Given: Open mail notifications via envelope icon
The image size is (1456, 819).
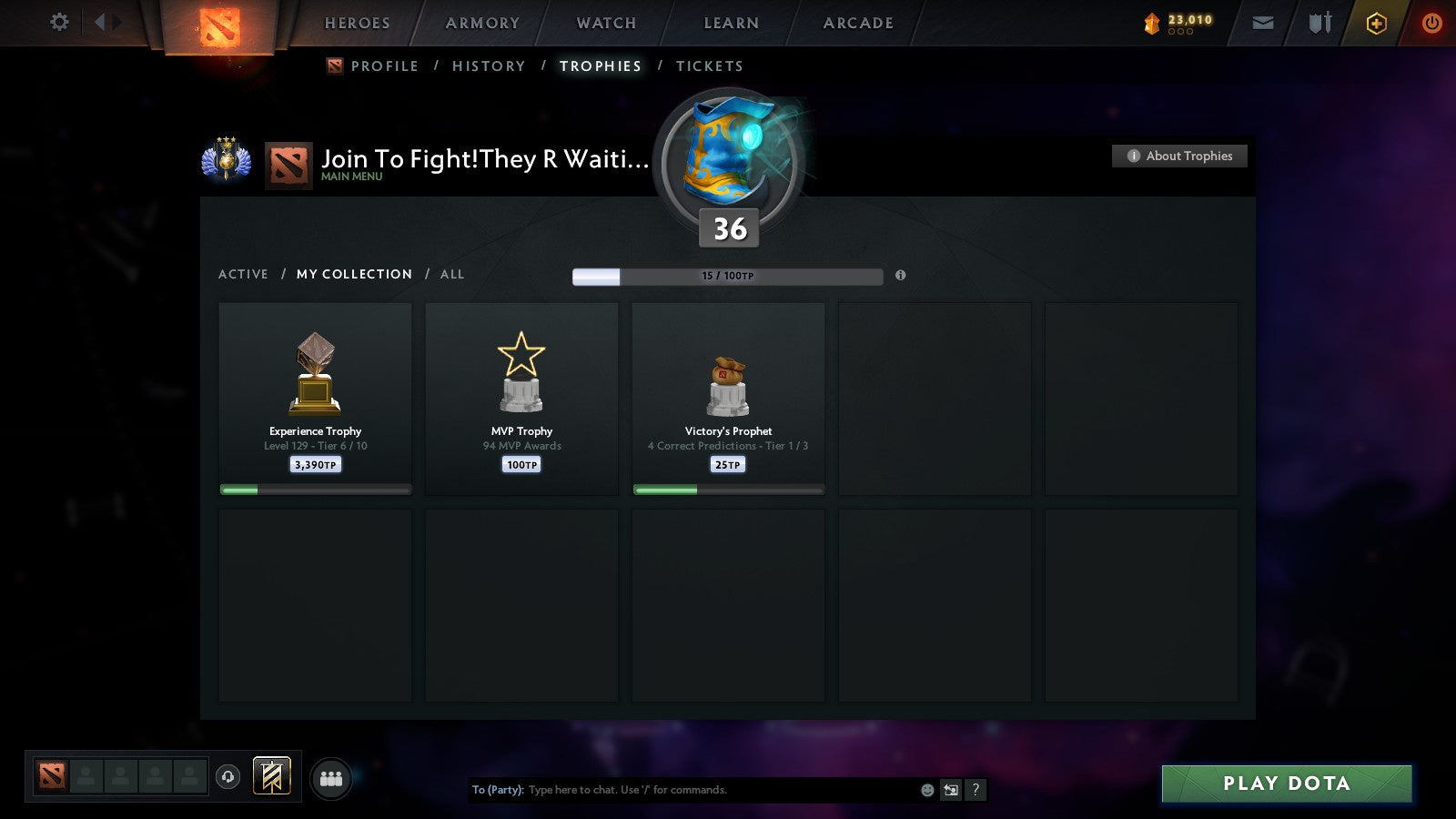Looking at the screenshot, I should click(1263, 23).
